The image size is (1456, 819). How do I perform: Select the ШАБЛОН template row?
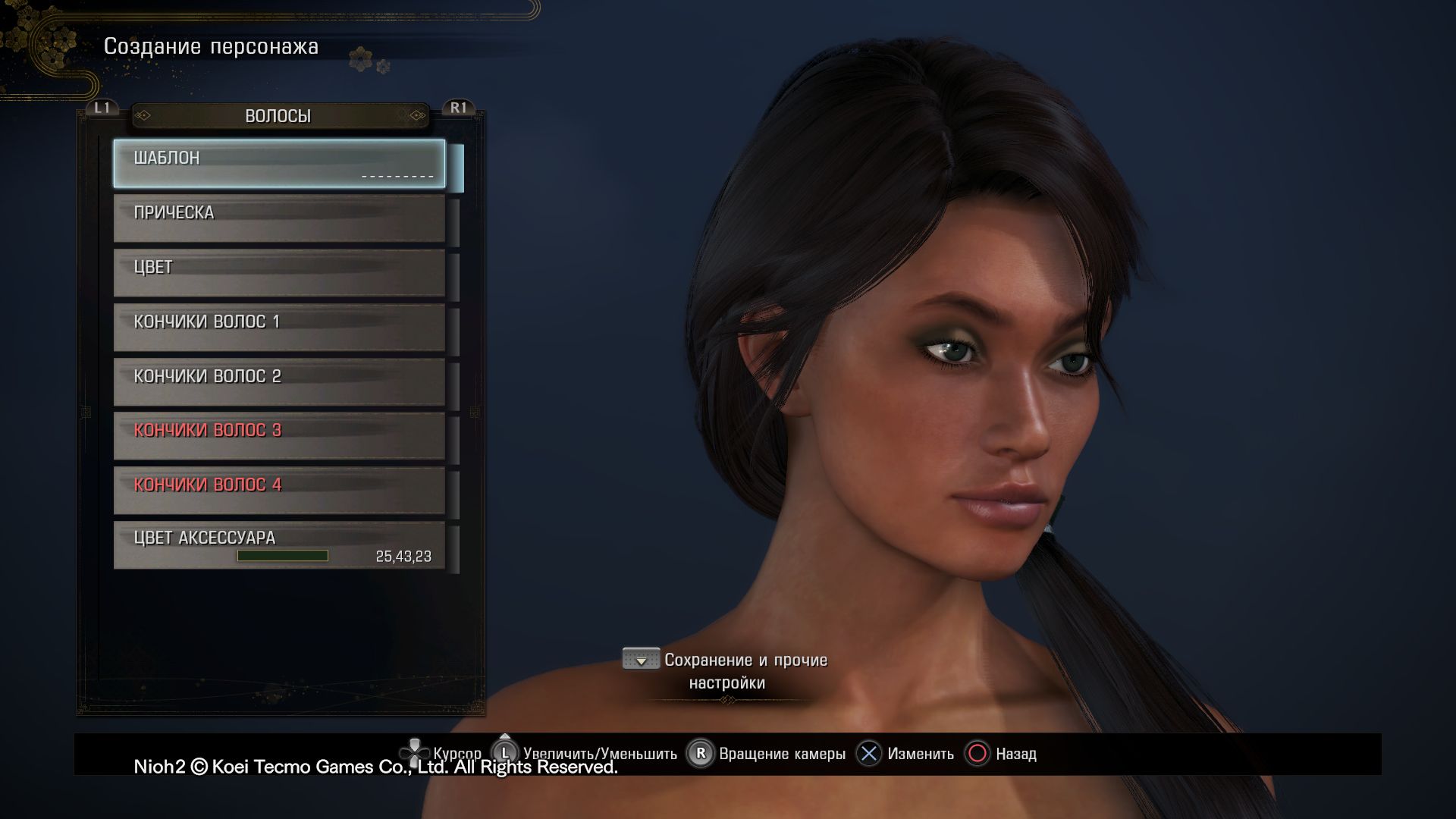coord(279,163)
